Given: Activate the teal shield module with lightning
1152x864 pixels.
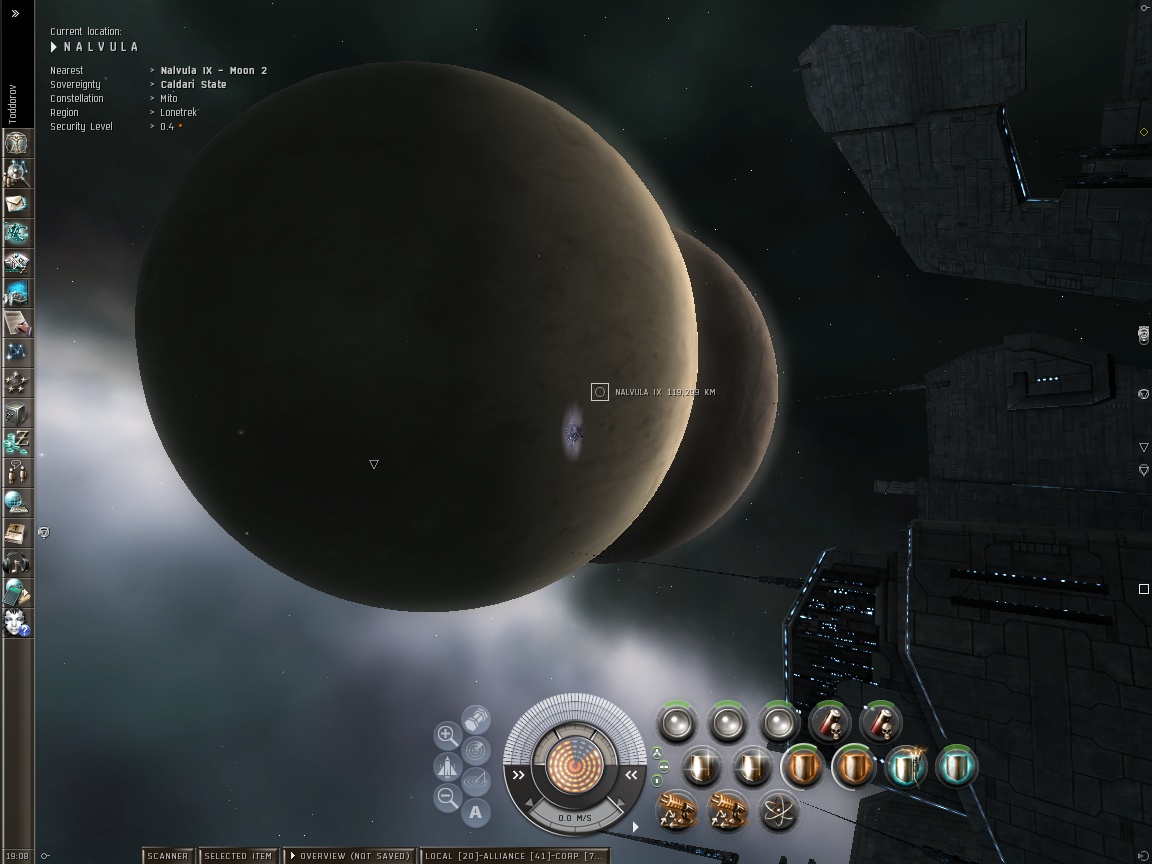Looking at the screenshot, I should (x=907, y=767).
